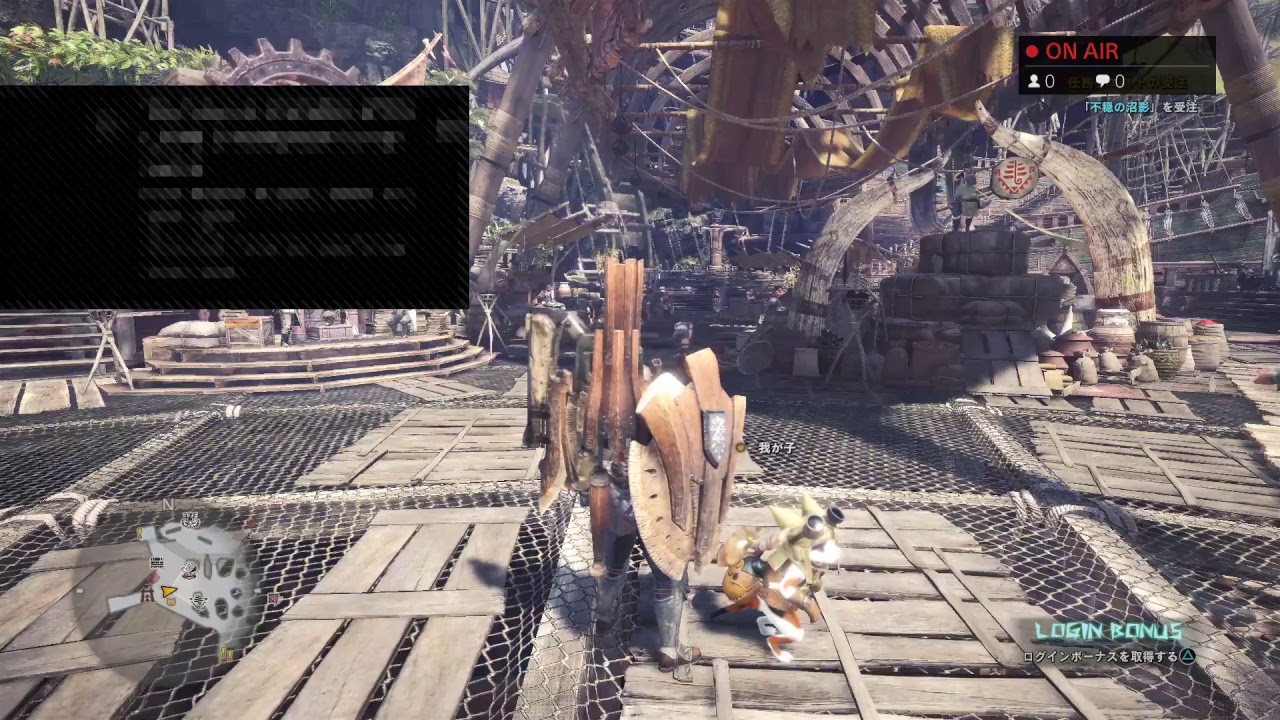Toggle the yellow chest marker below player arrow
This screenshot has height=720, width=1280.
pyautogui.click(x=172, y=601)
